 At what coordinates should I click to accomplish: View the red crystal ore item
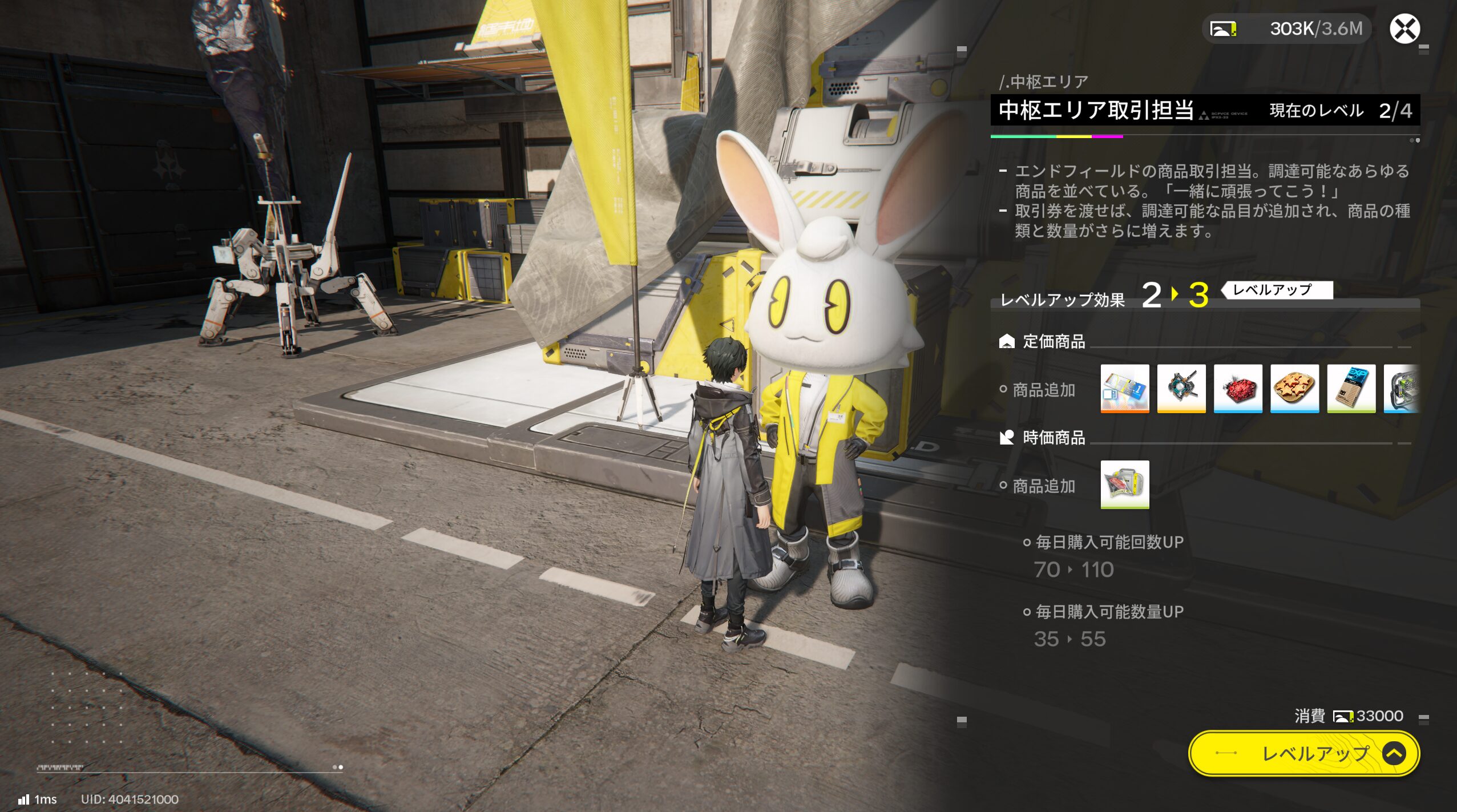tap(1237, 388)
